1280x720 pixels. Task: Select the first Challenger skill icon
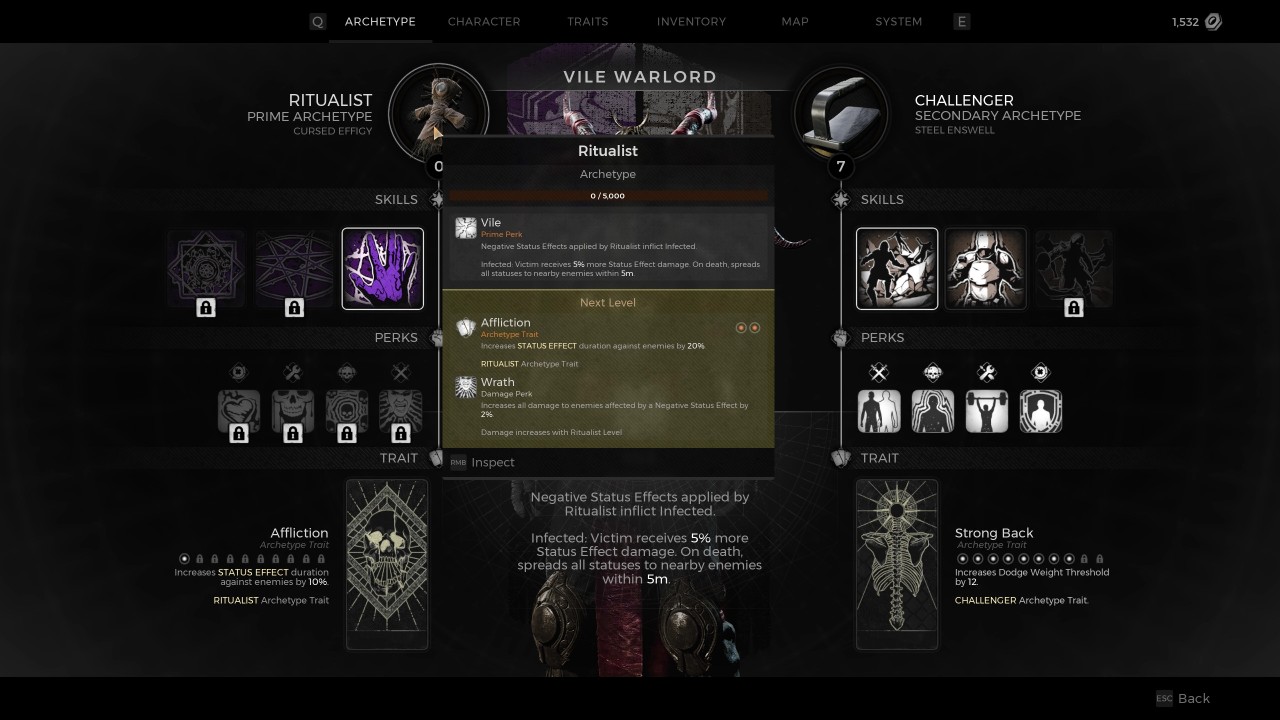[896, 268]
